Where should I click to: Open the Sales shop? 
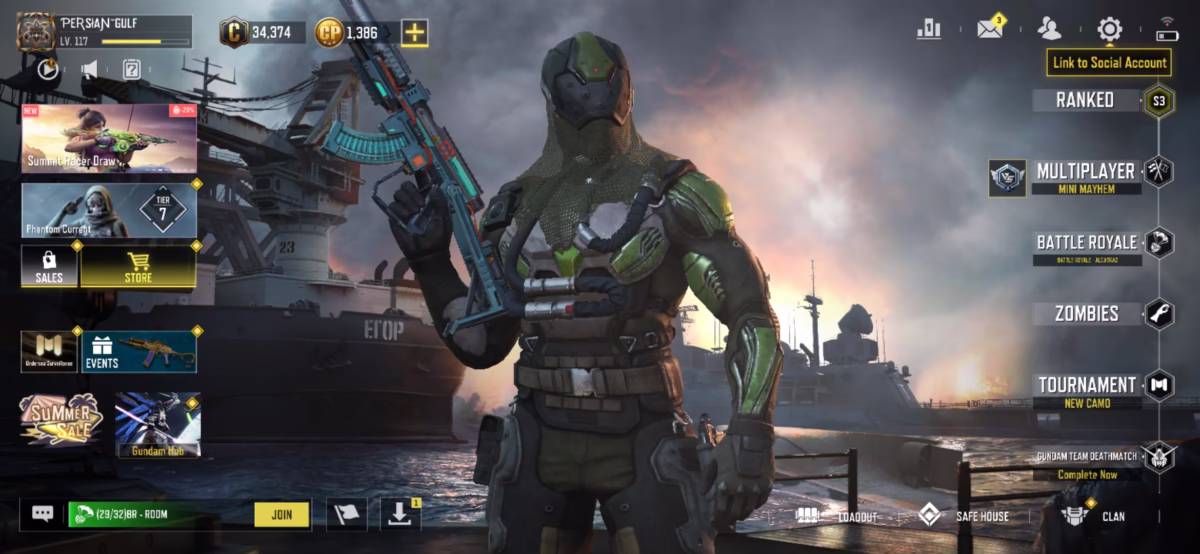(x=49, y=267)
